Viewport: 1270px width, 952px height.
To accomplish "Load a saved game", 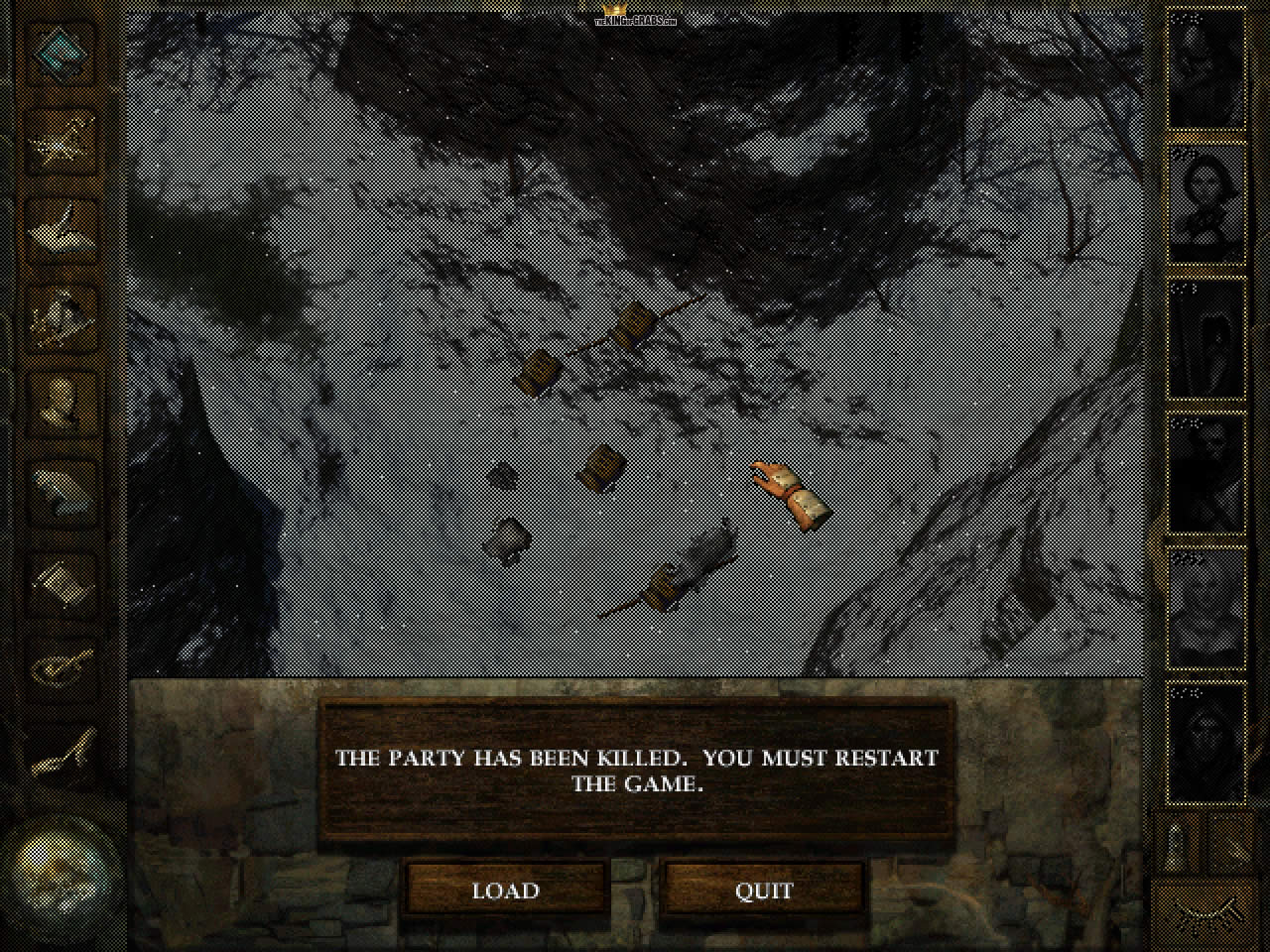I will tap(506, 890).
